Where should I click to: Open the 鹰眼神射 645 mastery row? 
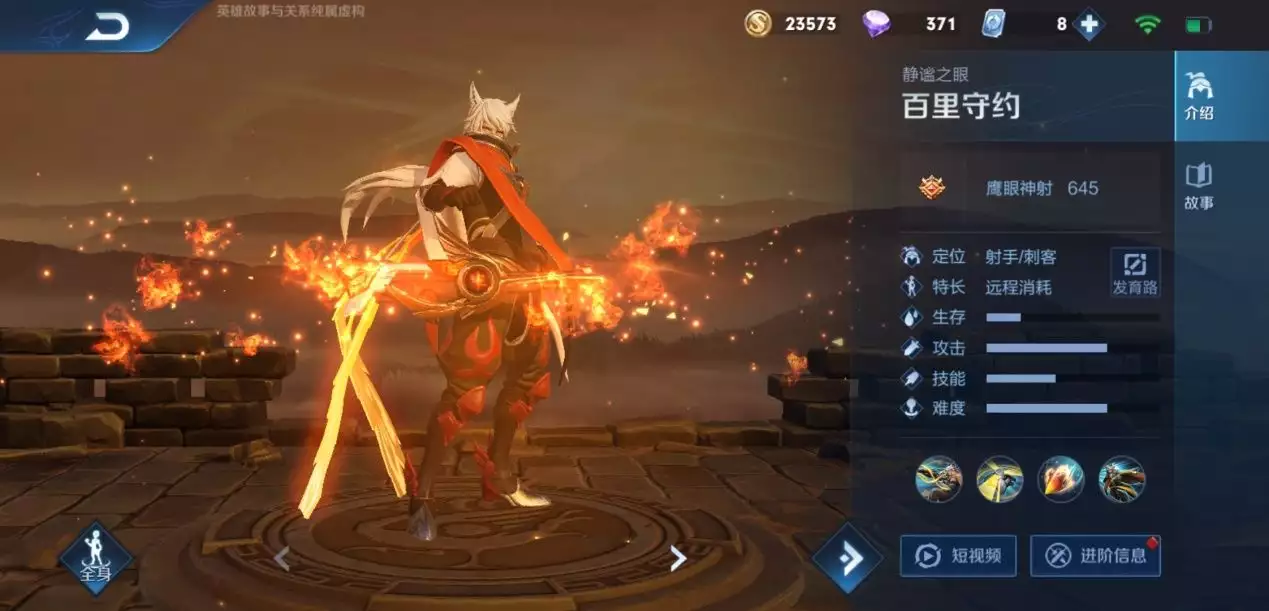click(1028, 188)
